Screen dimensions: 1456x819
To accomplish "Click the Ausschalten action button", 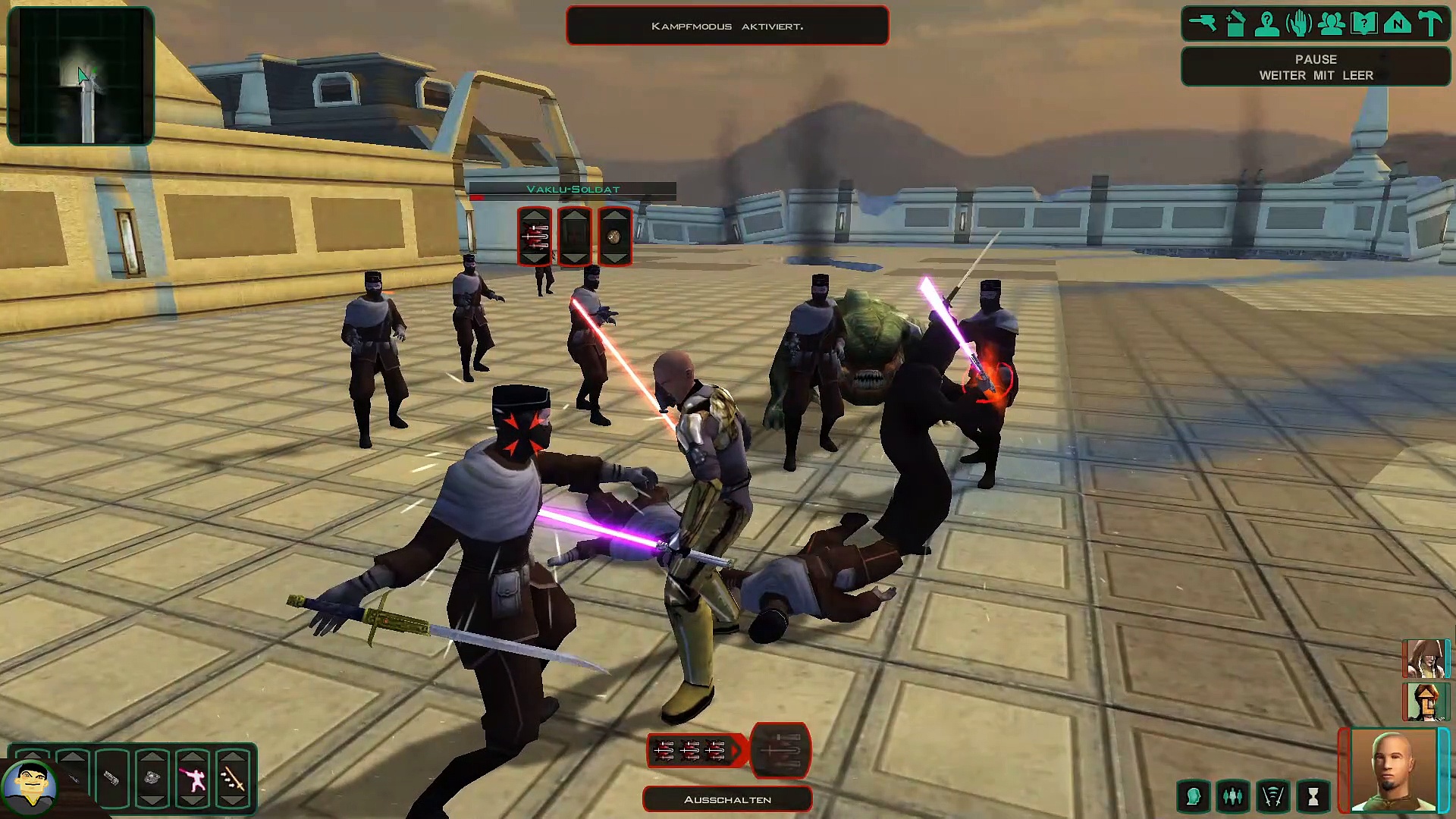I will tap(727, 799).
